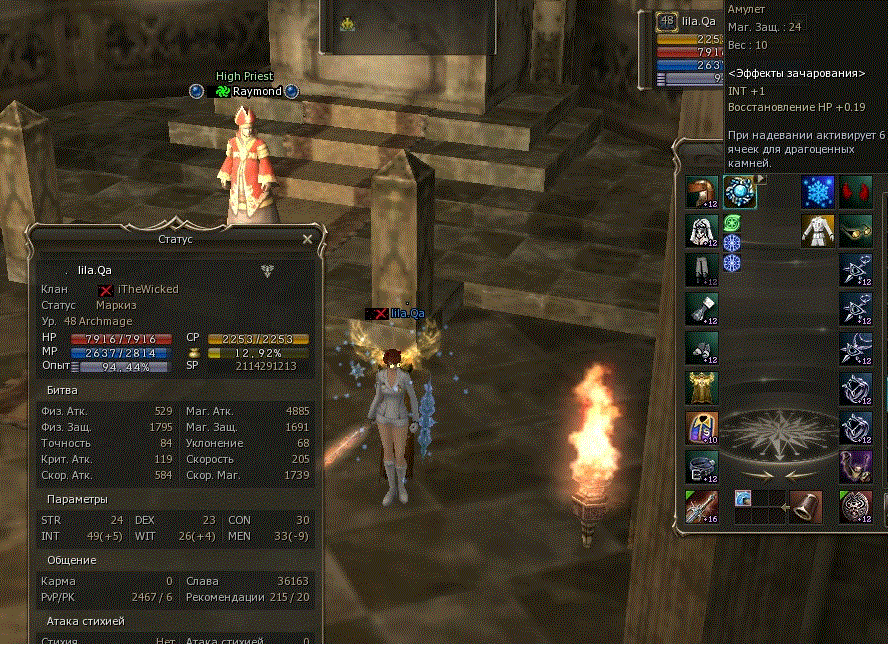Select the golden glasses accessory slot
Viewport: 890px width, 648px height.
coord(855,231)
